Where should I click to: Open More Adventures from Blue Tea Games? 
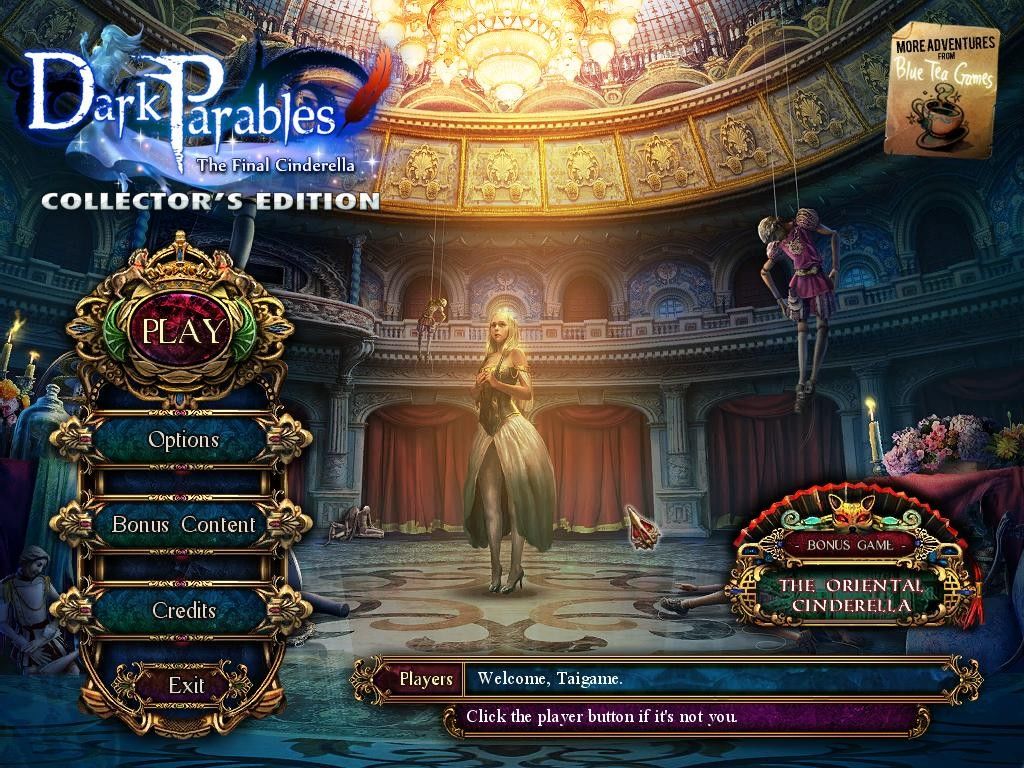940,93
